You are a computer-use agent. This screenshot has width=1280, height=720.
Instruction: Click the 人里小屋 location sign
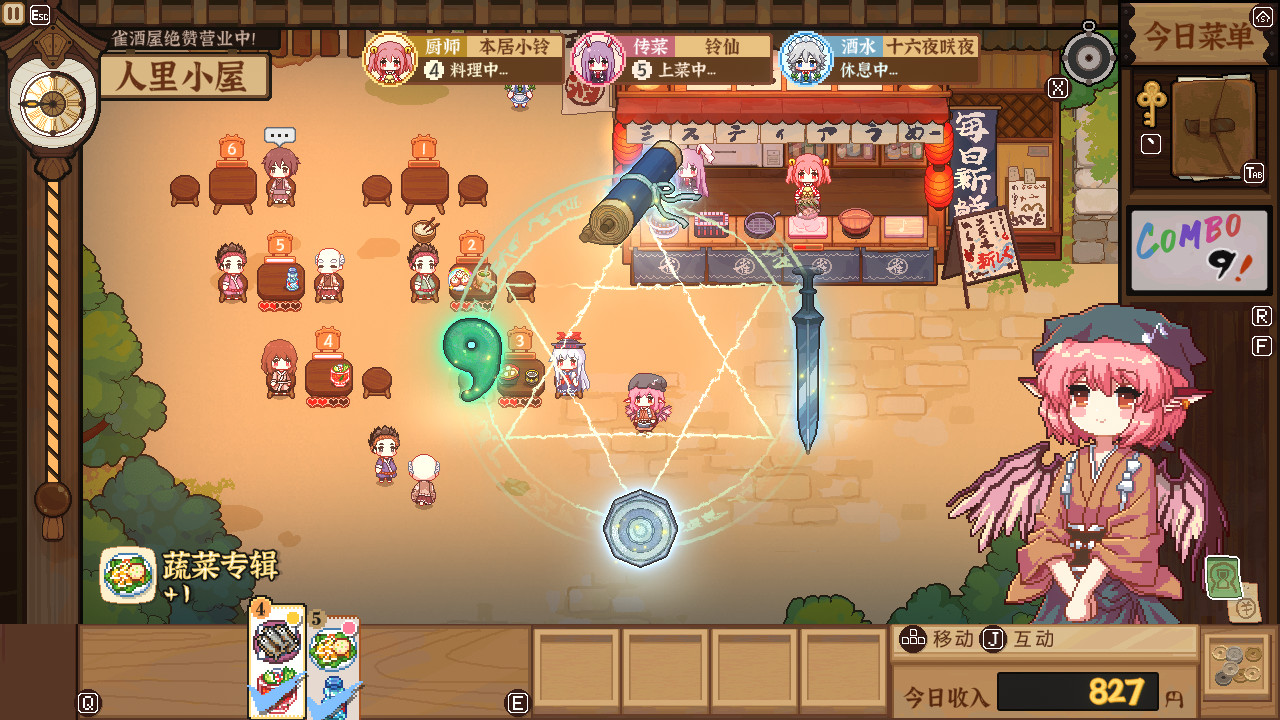pos(184,77)
